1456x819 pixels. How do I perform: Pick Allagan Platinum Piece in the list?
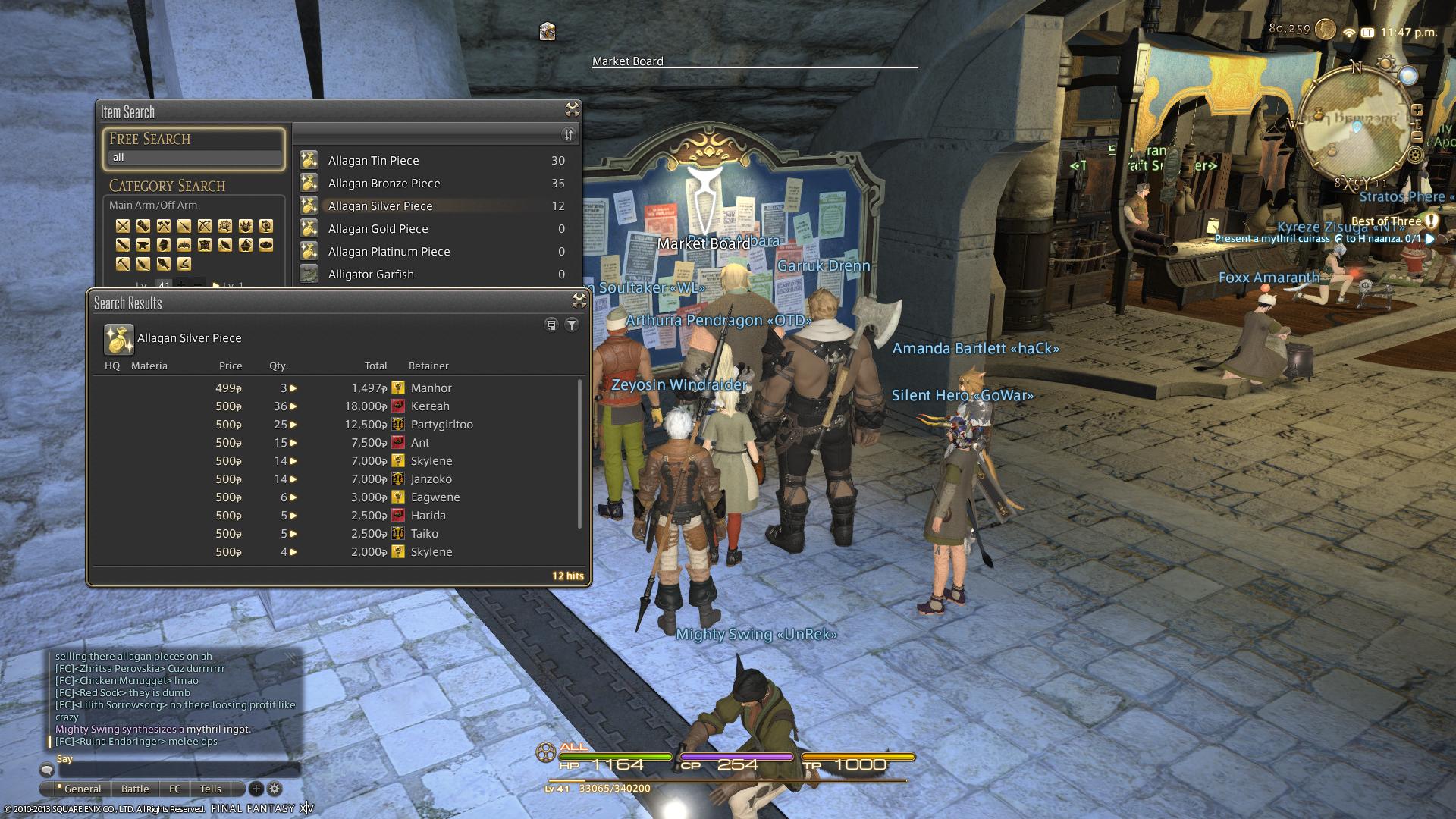pos(388,252)
